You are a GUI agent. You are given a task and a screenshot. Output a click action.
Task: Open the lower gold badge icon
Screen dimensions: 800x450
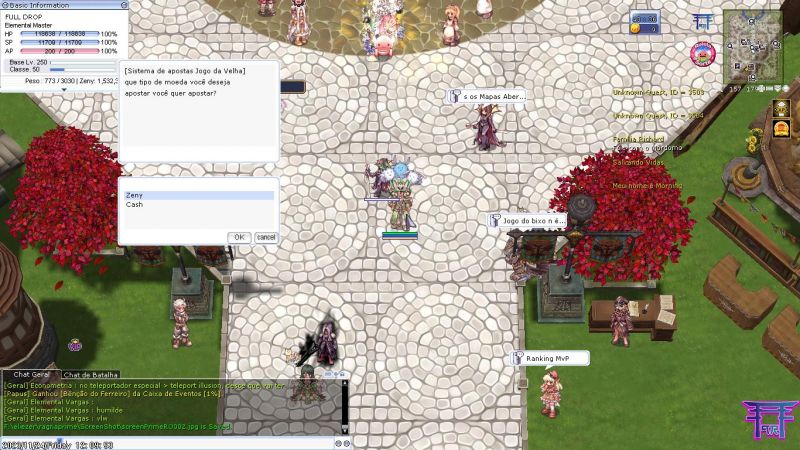click(x=781, y=127)
